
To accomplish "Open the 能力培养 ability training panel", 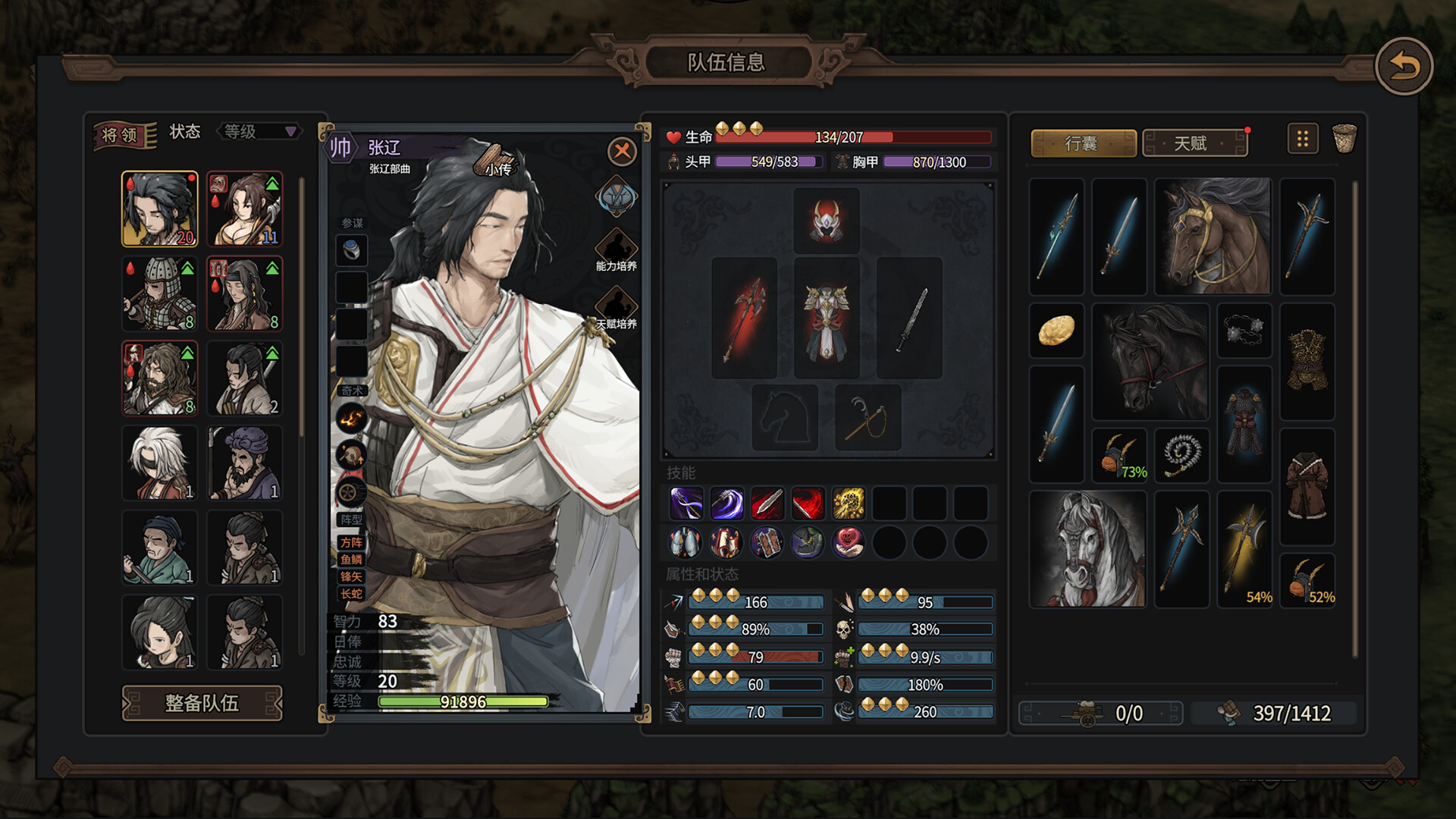I will pyautogui.click(x=616, y=254).
